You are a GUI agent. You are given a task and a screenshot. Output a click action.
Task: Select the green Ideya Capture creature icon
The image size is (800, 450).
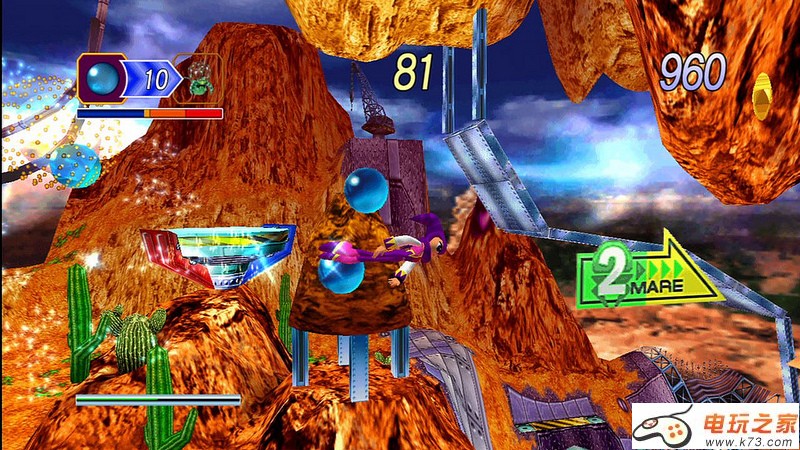coord(198,78)
